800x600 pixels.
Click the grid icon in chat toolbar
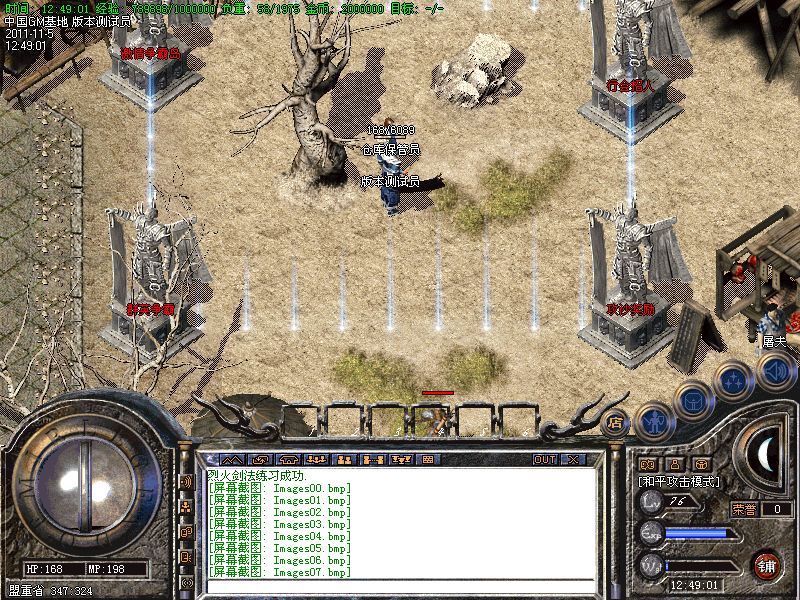[x=427, y=459]
